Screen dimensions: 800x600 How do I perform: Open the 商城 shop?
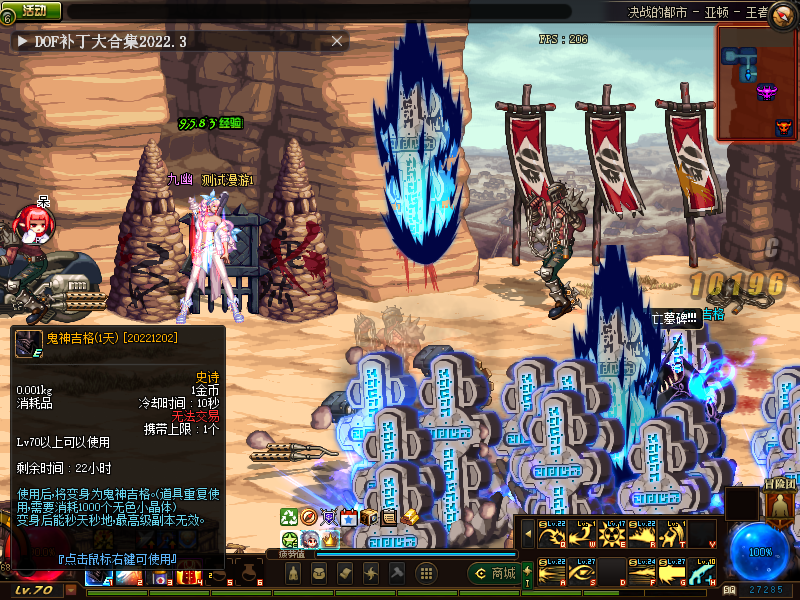point(493,573)
